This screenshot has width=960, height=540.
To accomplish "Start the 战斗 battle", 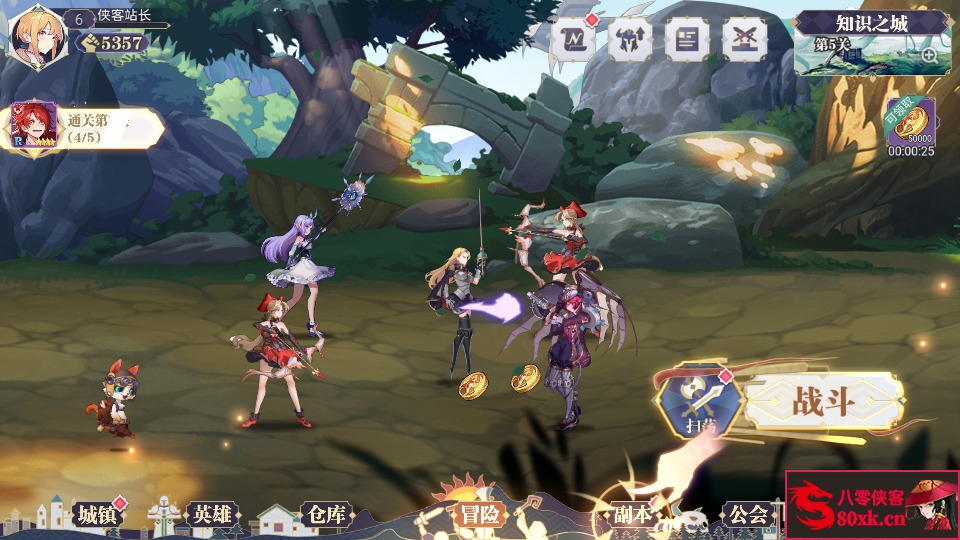I will [823, 402].
